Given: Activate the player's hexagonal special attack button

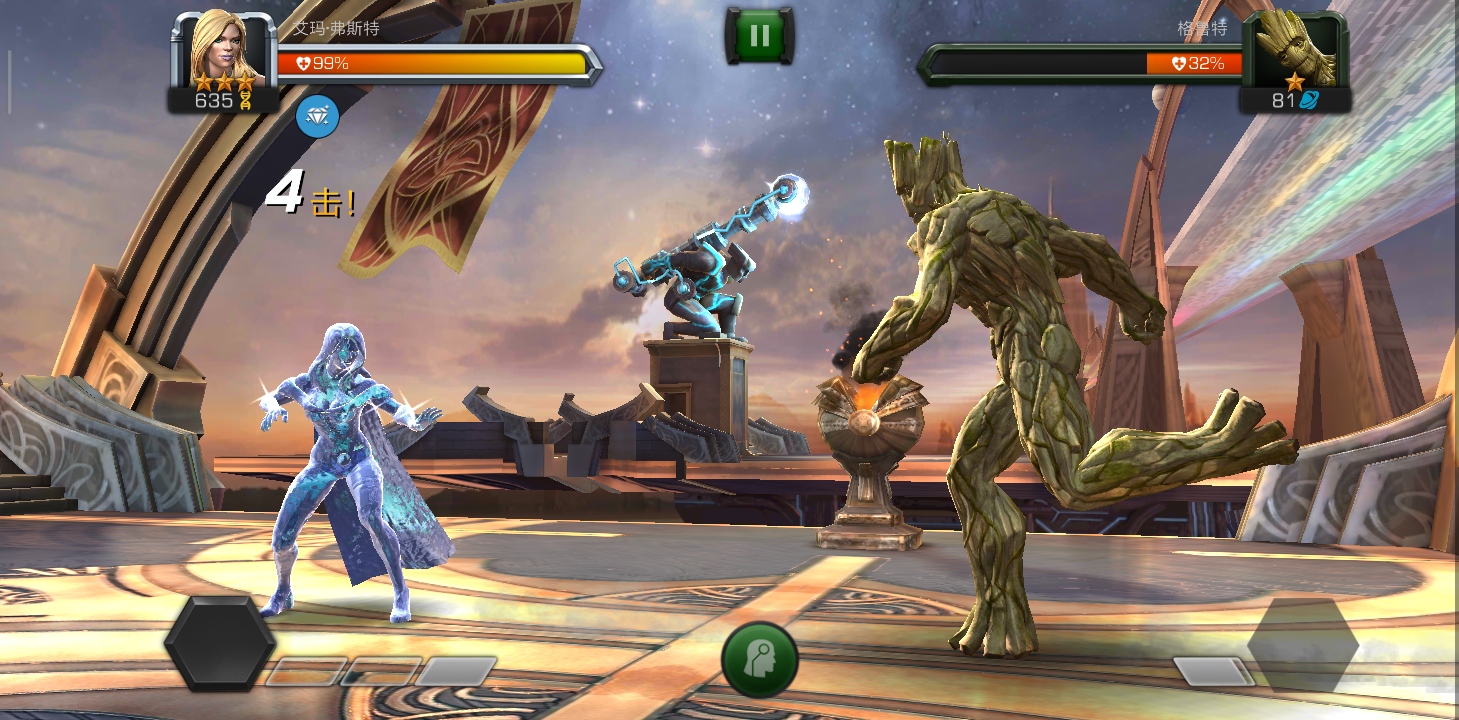Looking at the screenshot, I should click(220, 643).
